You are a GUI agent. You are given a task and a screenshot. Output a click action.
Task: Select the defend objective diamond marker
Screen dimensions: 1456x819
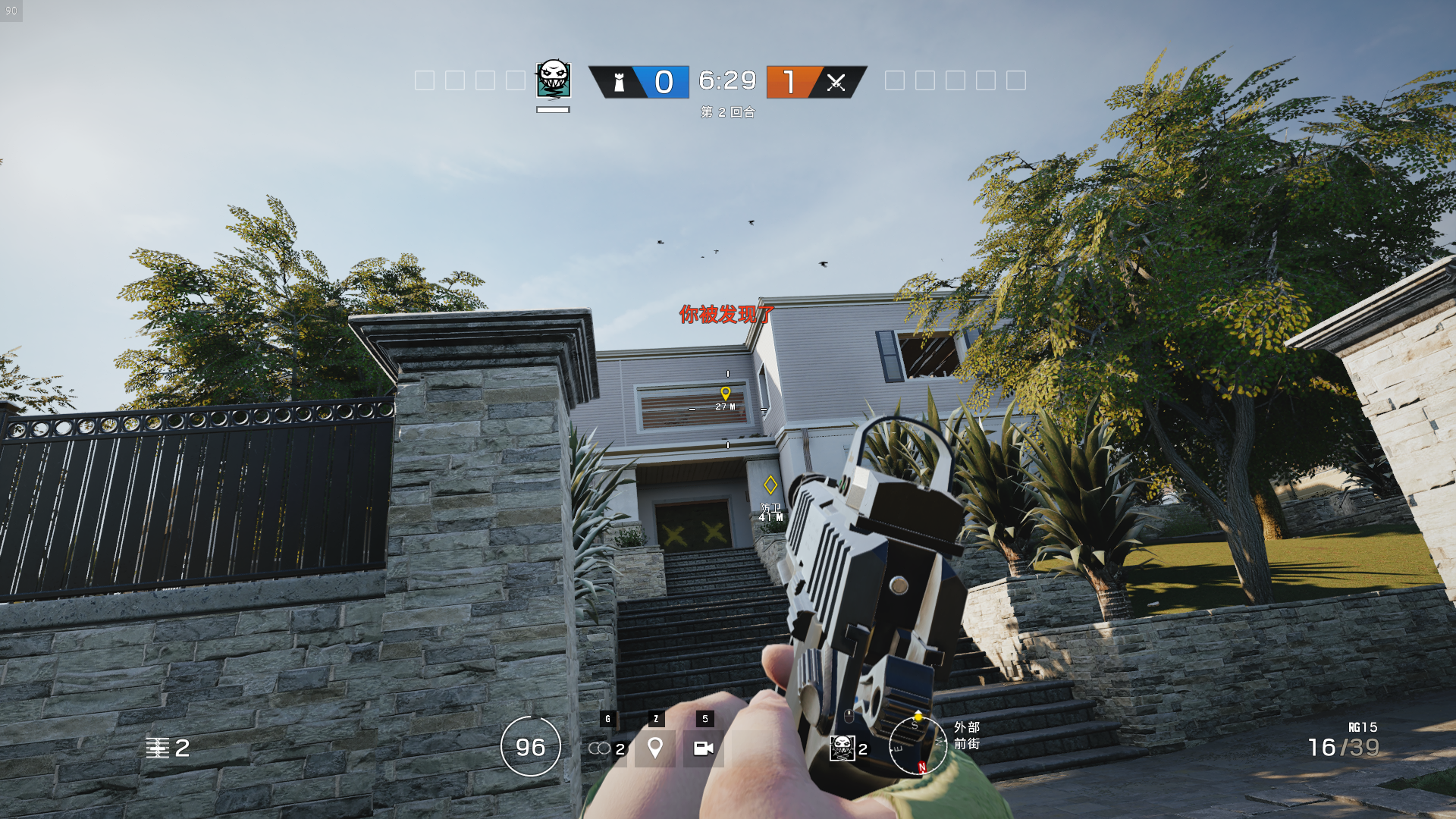770,485
